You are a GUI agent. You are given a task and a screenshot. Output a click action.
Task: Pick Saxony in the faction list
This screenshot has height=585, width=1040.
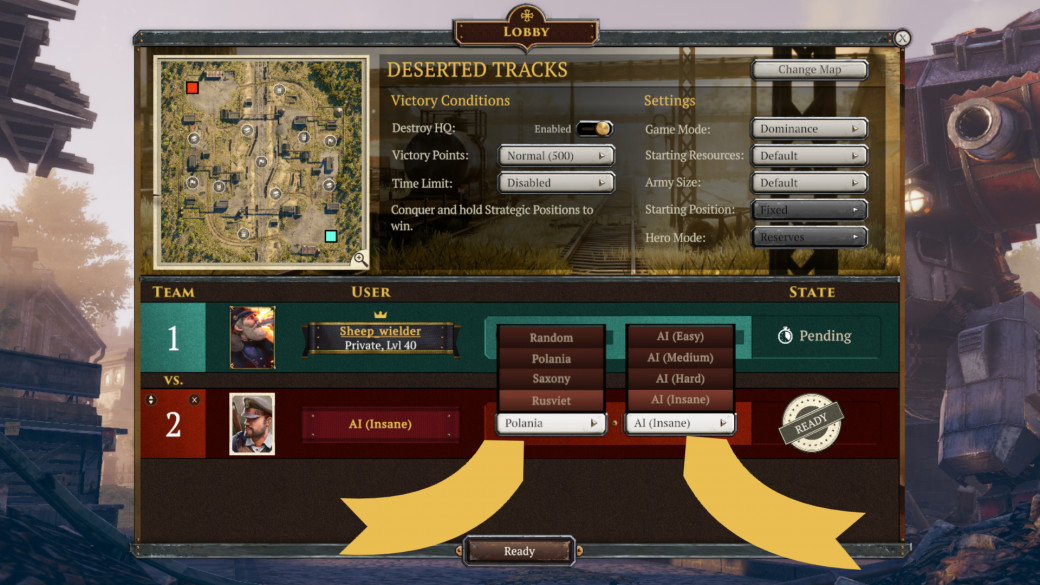(x=551, y=379)
